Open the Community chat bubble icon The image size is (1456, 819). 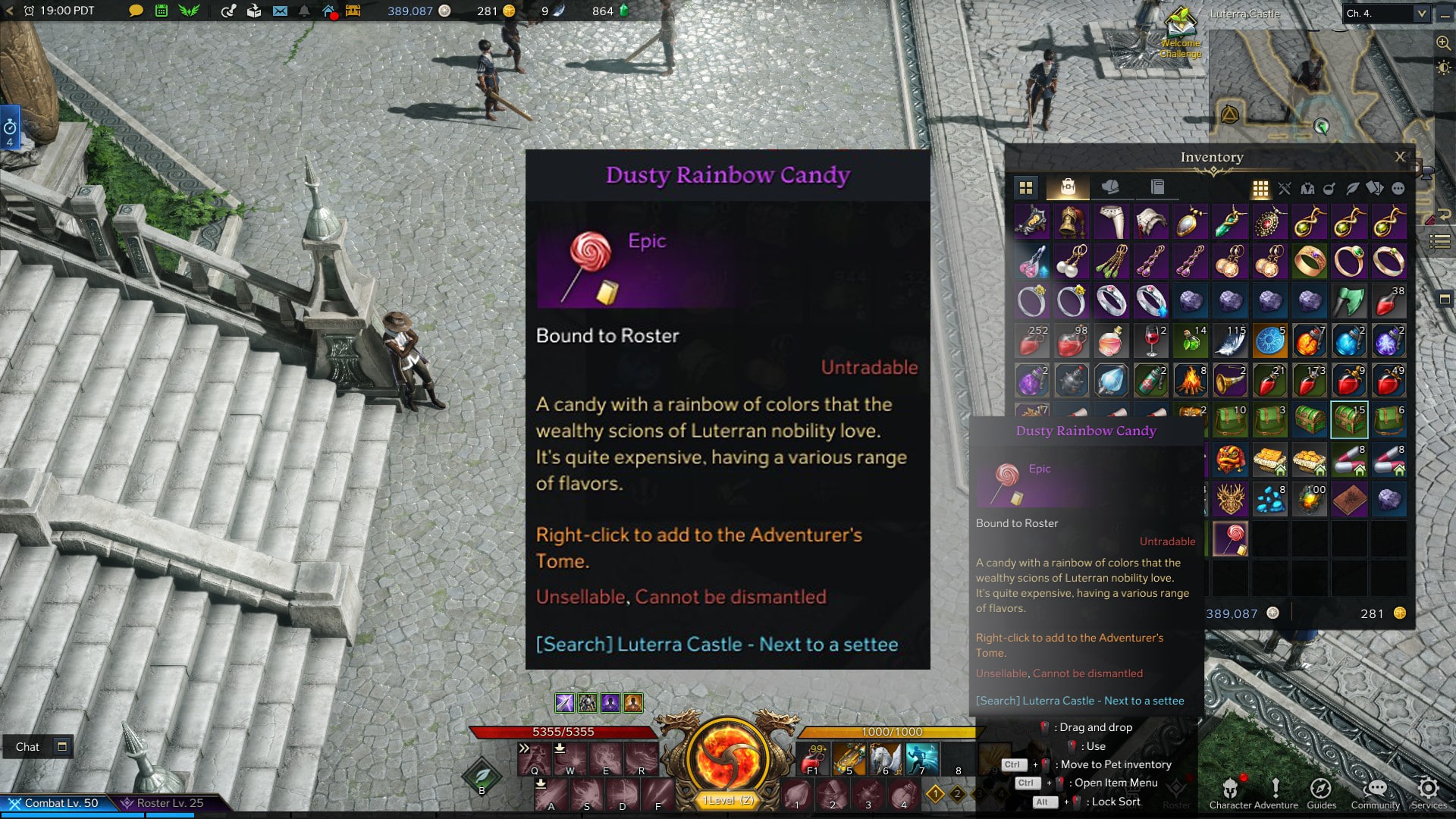click(1376, 790)
